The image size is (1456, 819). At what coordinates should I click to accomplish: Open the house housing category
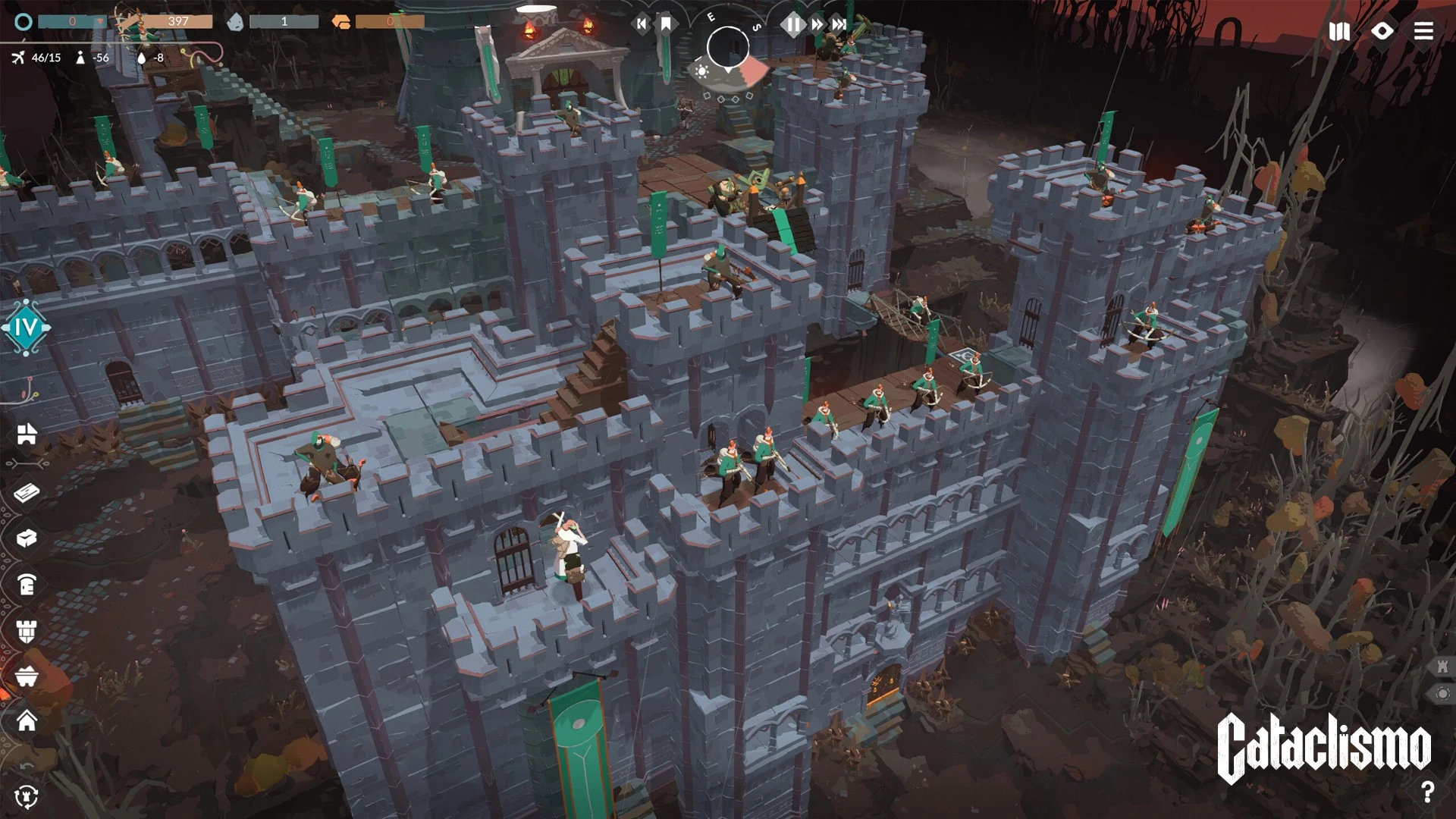pyautogui.click(x=27, y=720)
